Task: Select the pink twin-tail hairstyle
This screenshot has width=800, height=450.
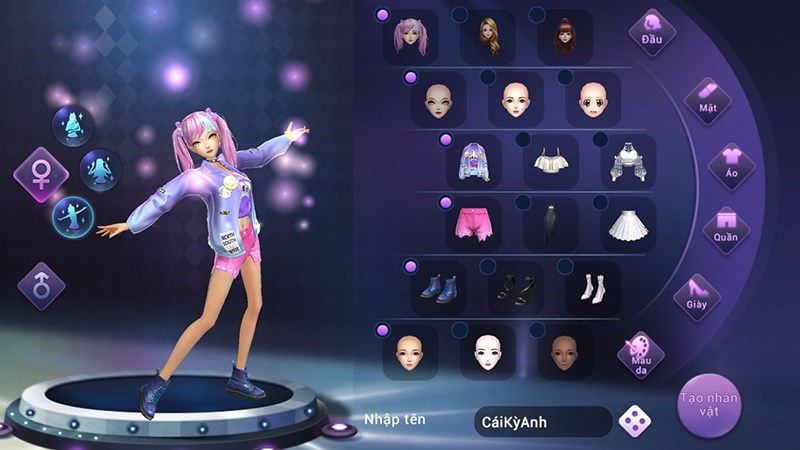Action: click(410, 37)
